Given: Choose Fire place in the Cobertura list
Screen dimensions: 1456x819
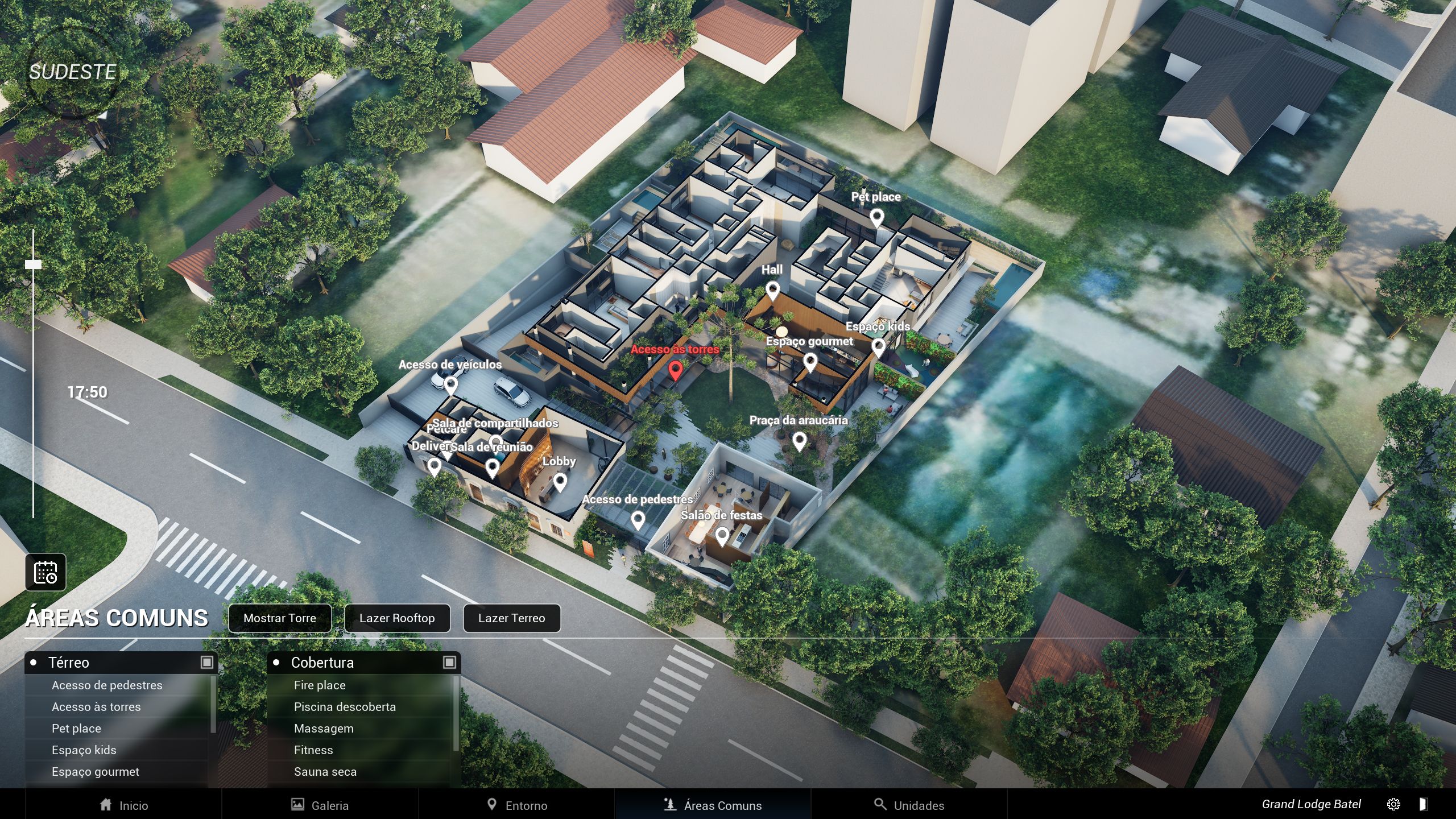Looking at the screenshot, I should pos(320,685).
